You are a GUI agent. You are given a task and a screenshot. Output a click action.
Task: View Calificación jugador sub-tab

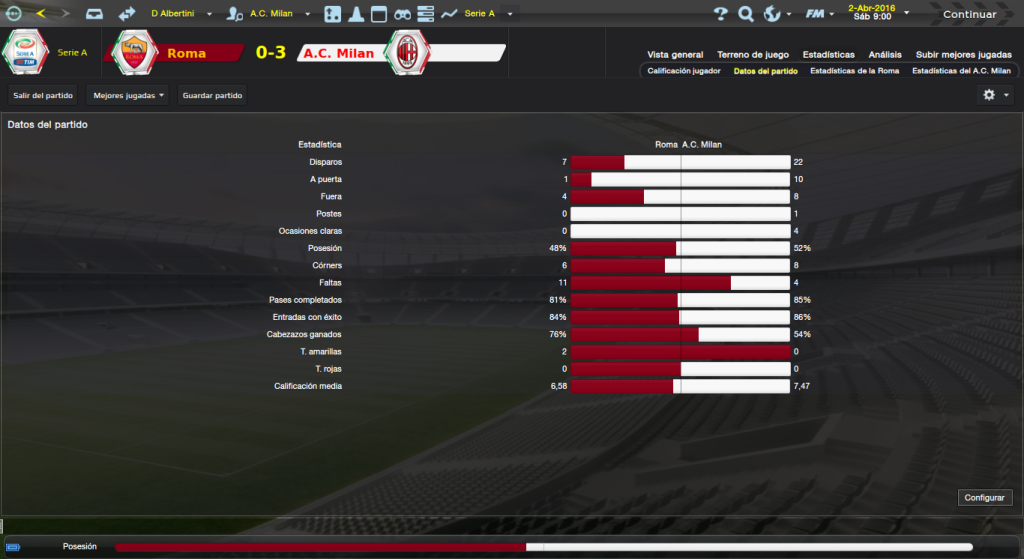[x=683, y=71]
